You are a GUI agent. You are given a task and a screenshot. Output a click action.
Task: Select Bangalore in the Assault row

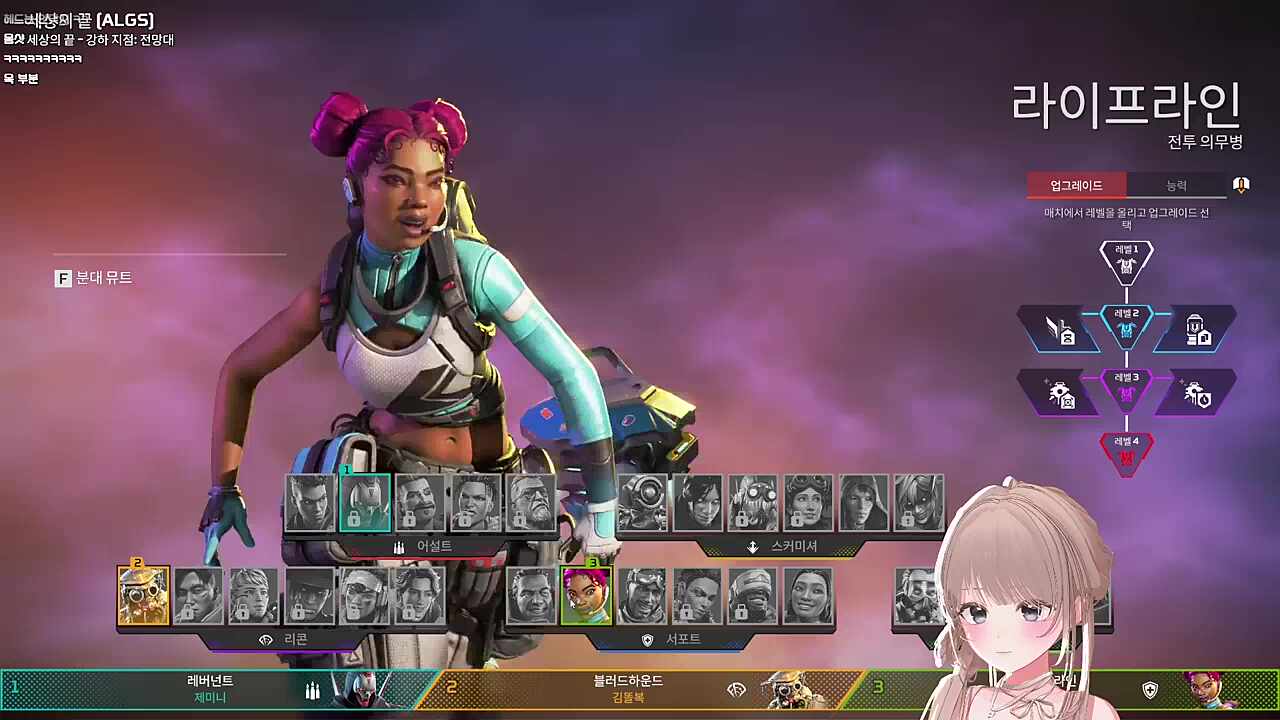310,503
